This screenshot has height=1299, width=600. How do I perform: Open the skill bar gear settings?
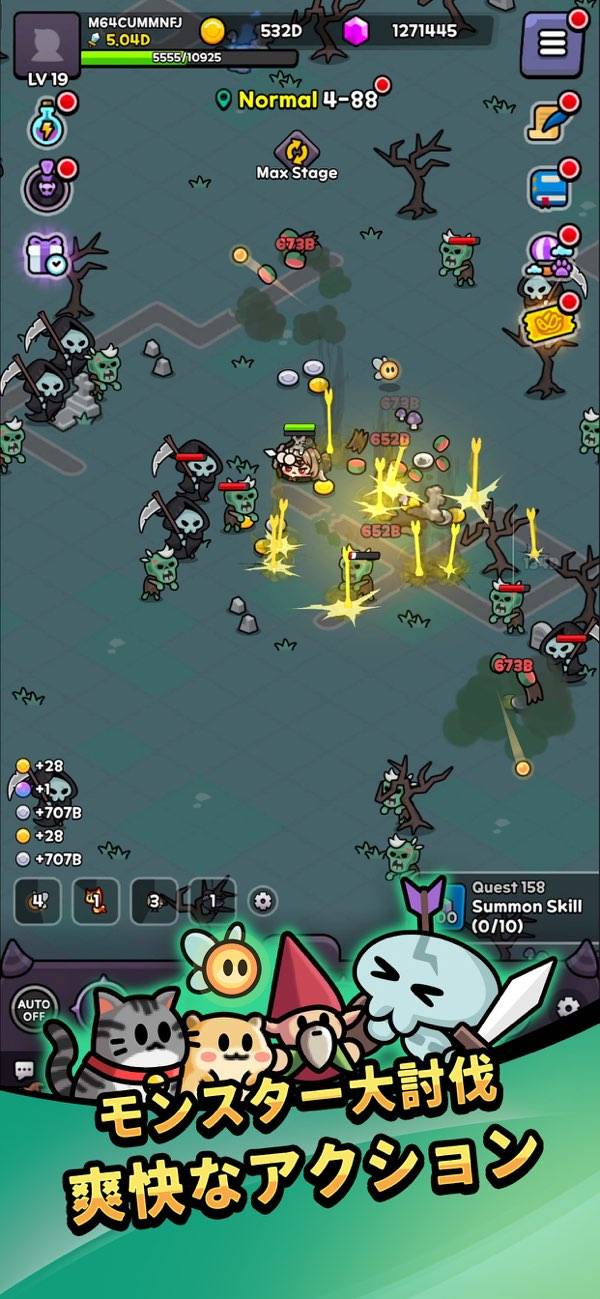coord(263,901)
